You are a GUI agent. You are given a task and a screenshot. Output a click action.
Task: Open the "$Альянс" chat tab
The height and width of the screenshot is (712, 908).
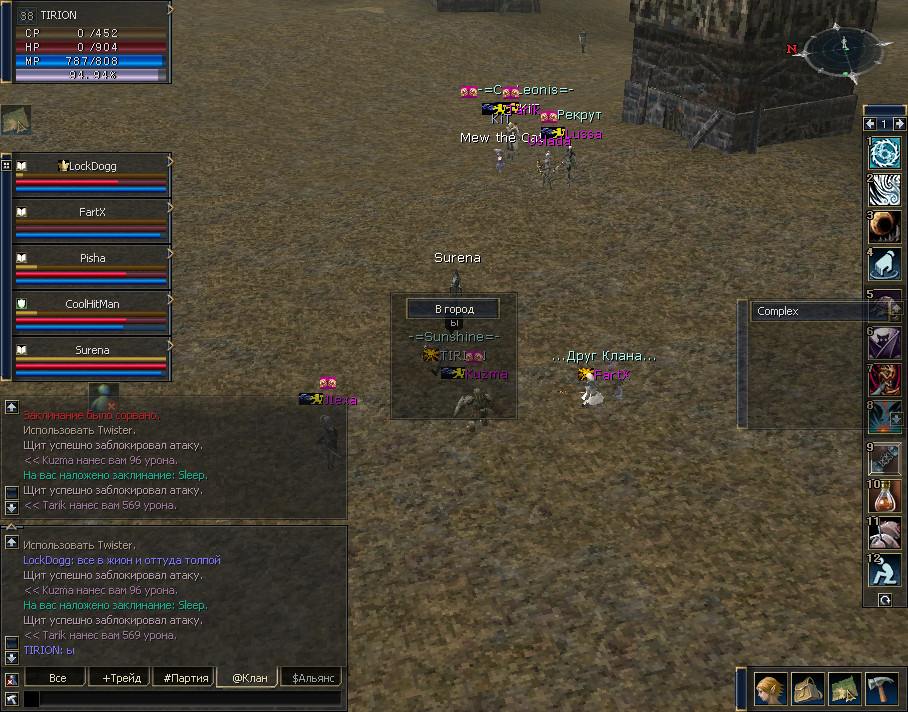[x=311, y=678]
